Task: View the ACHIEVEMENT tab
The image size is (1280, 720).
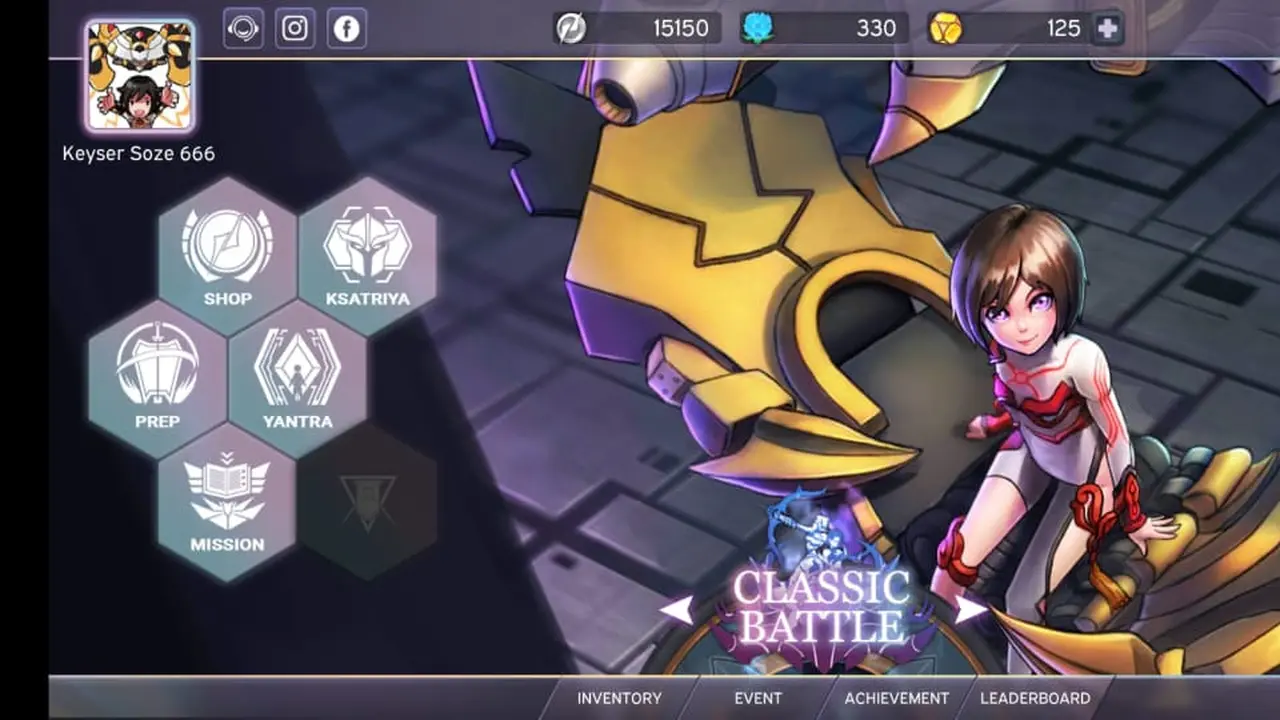Action: pos(897,699)
